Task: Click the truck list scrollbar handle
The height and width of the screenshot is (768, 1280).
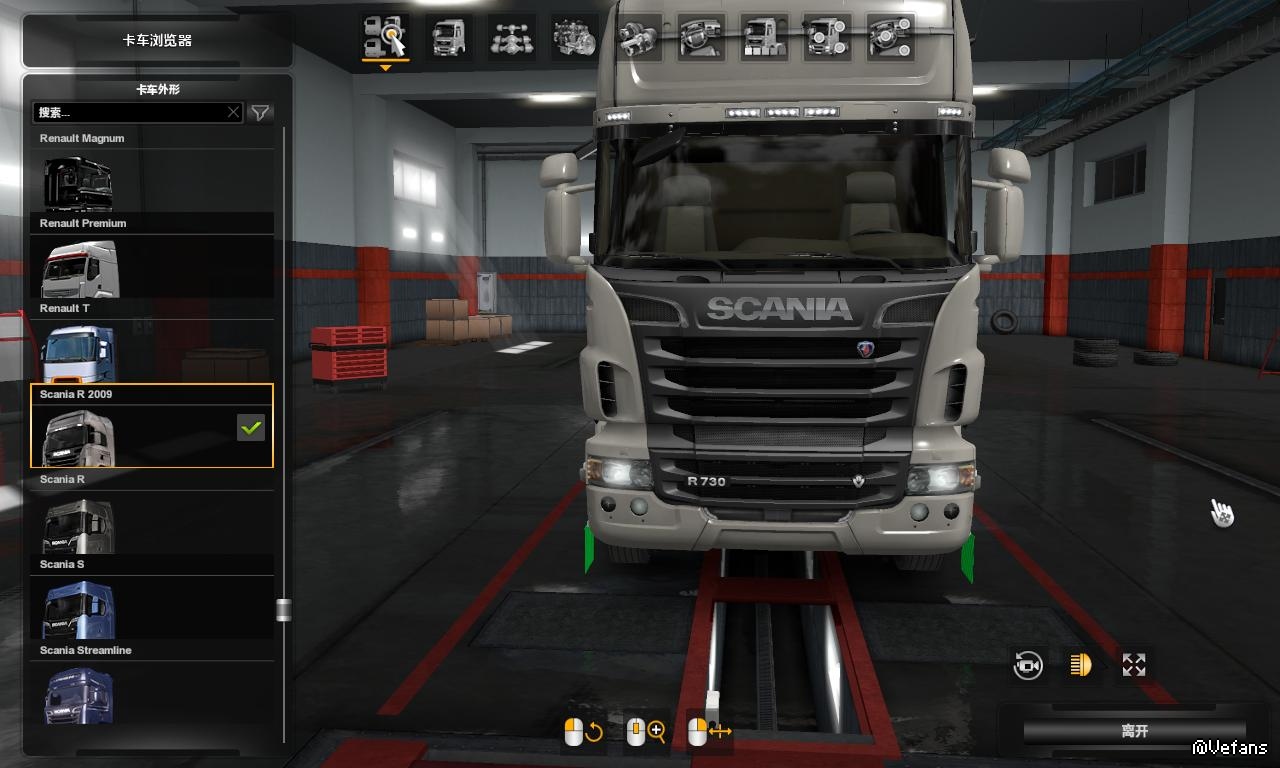Action: [284, 610]
